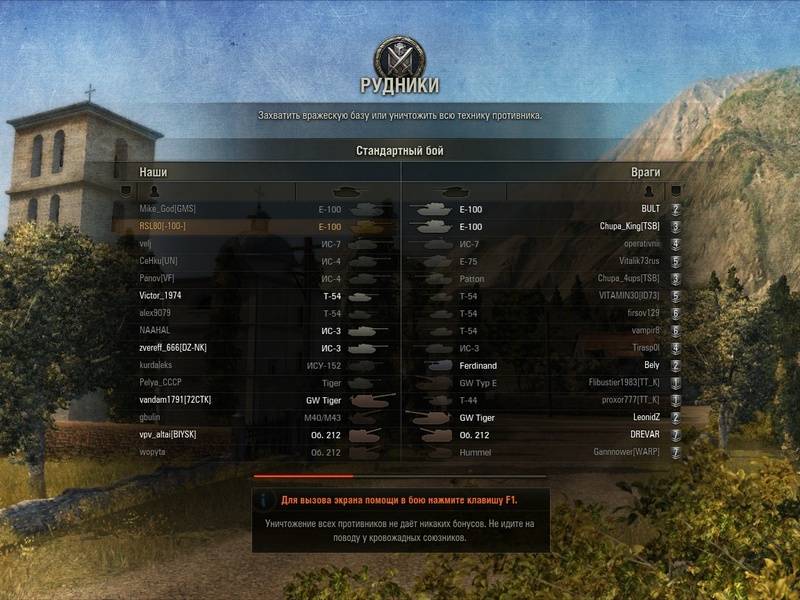
Task: Select vandam1791[72CTK] with the GW Tiger
Action: [x=175, y=400]
